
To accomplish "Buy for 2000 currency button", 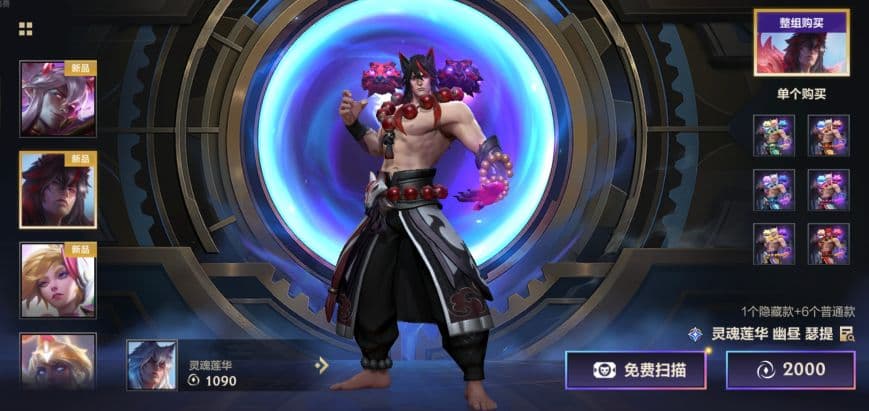I will click(x=790, y=370).
